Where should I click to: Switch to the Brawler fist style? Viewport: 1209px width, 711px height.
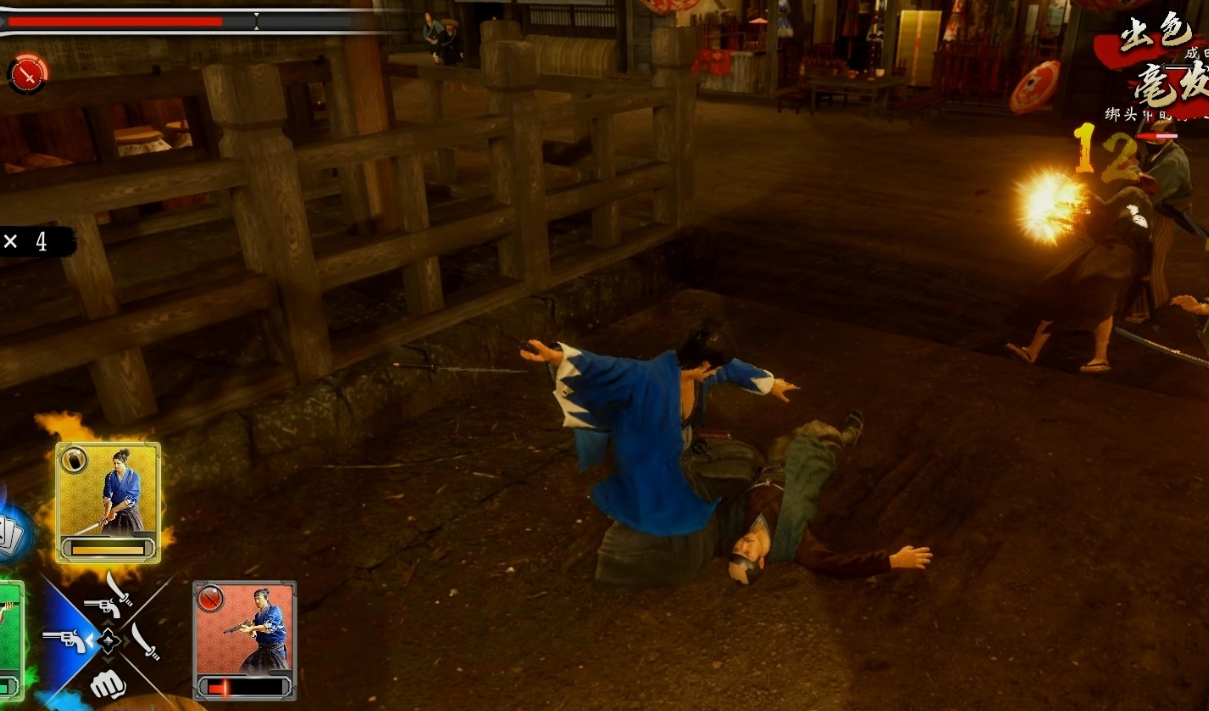tap(107, 684)
